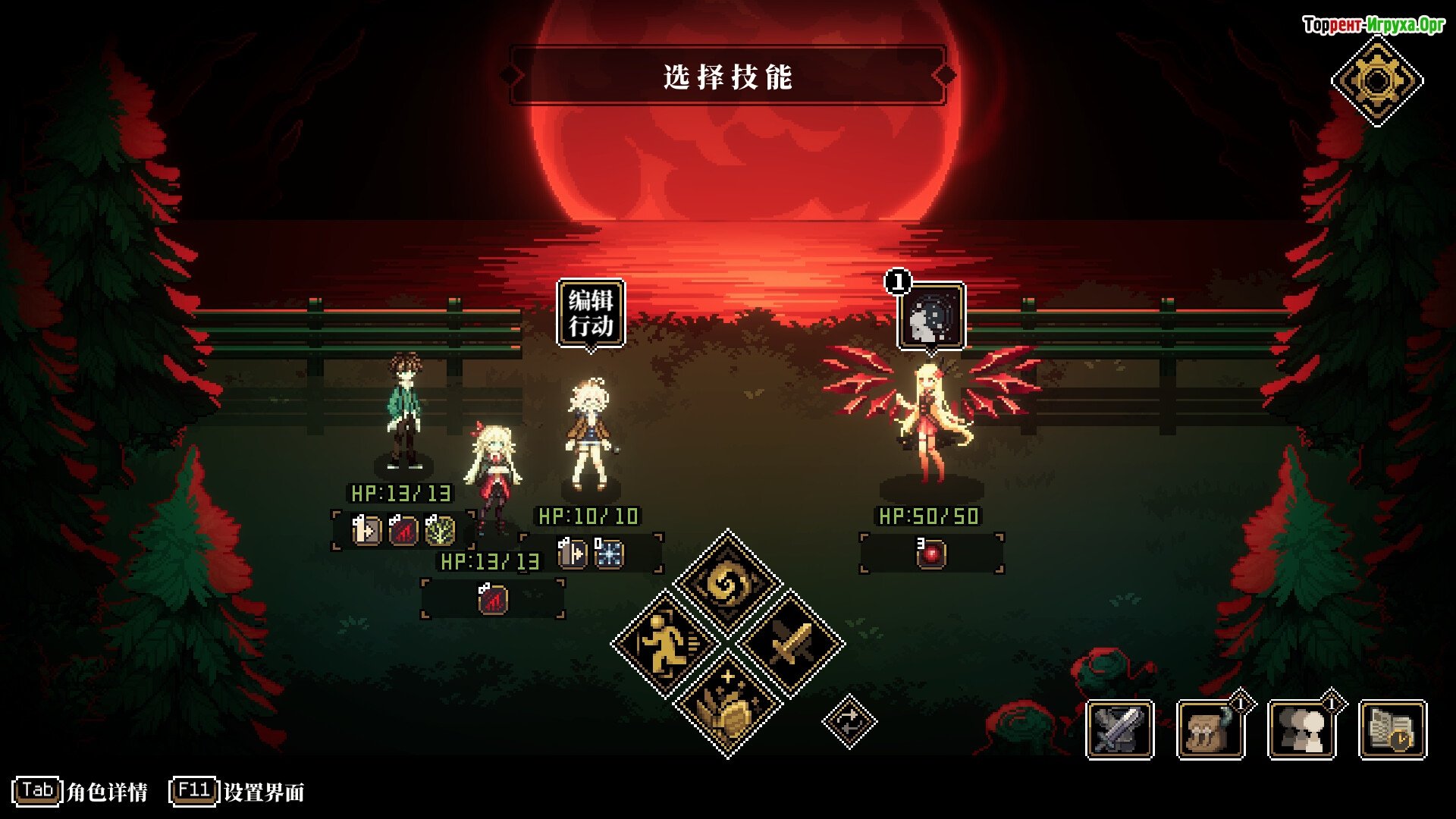Click the Торрент-Игруха.Орг watermark link

click(1373, 25)
